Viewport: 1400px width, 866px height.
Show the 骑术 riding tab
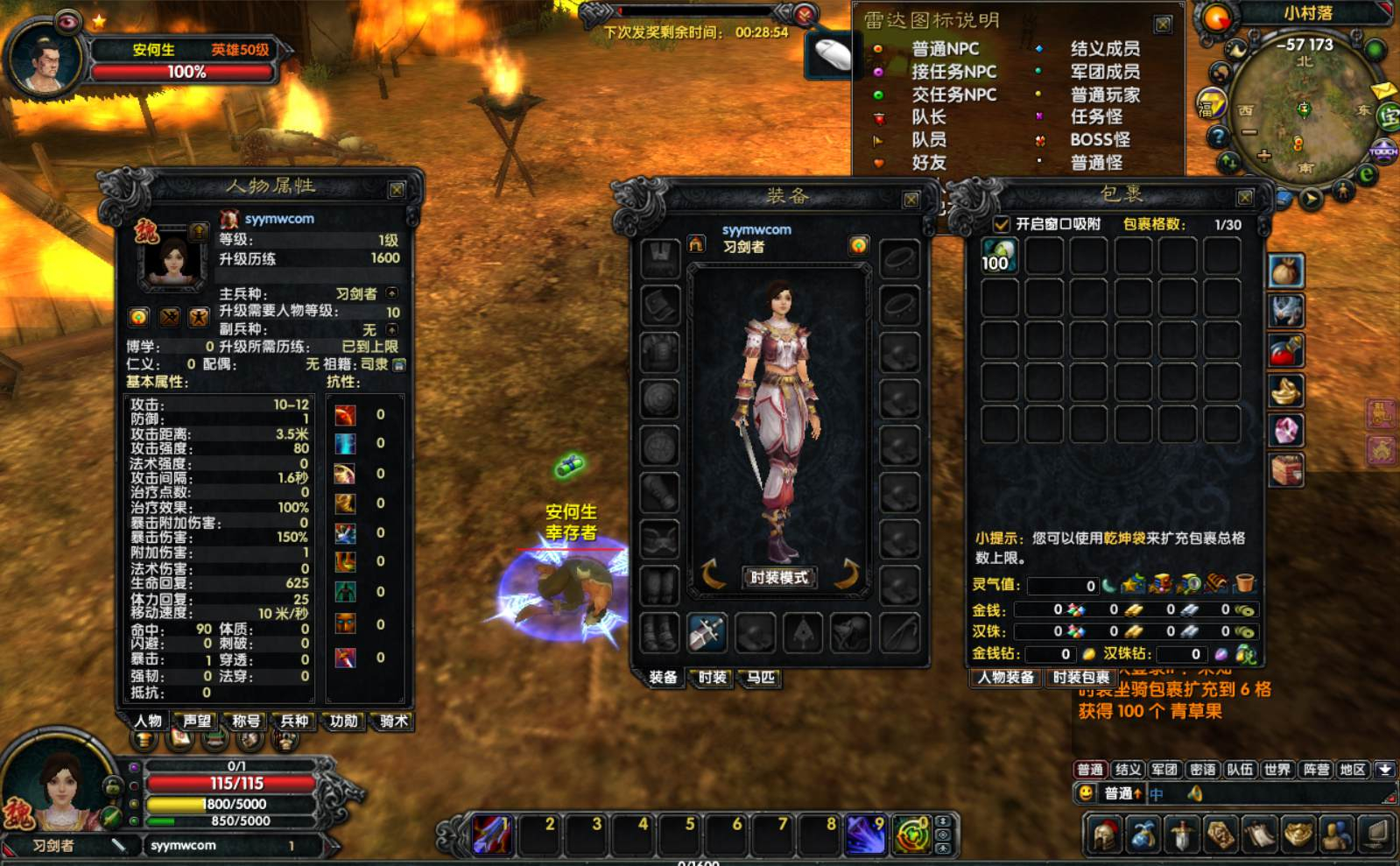click(393, 721)
